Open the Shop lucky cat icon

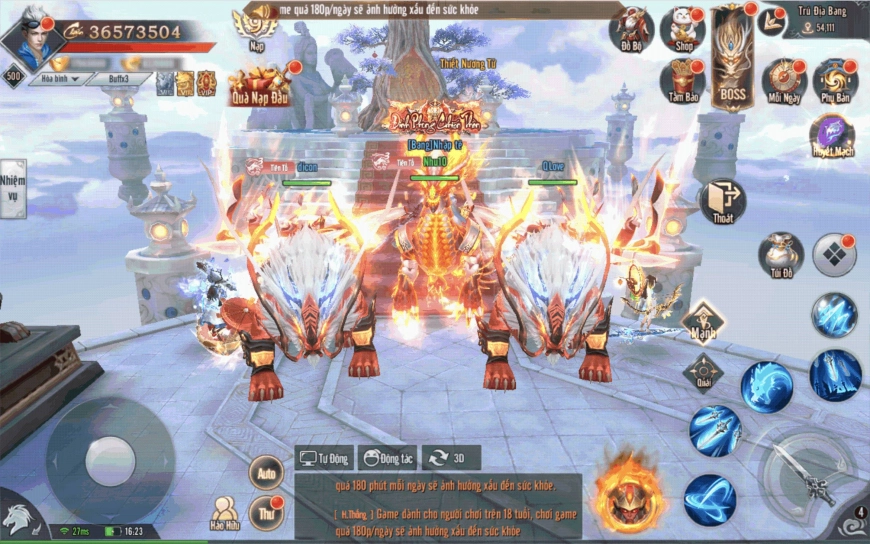682,31
